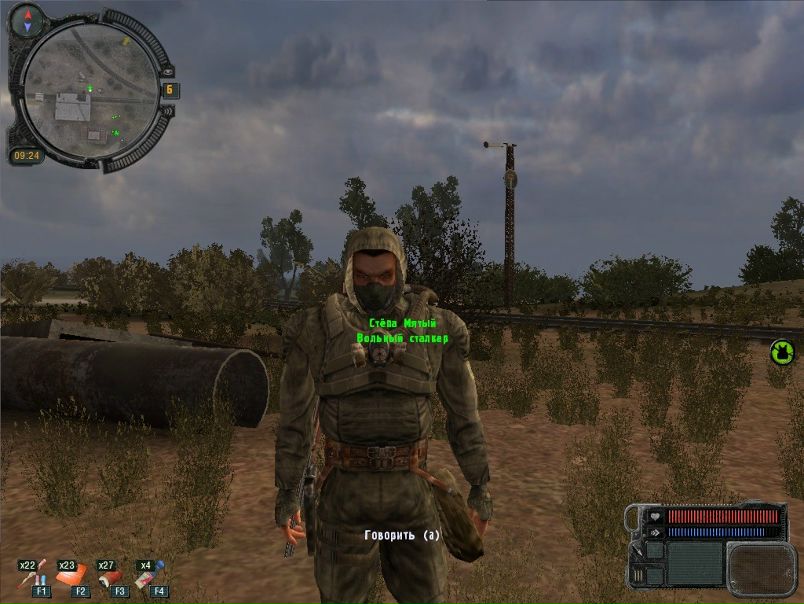
Task: Select the yellow marker on the minimap
Action: [125, 43]
